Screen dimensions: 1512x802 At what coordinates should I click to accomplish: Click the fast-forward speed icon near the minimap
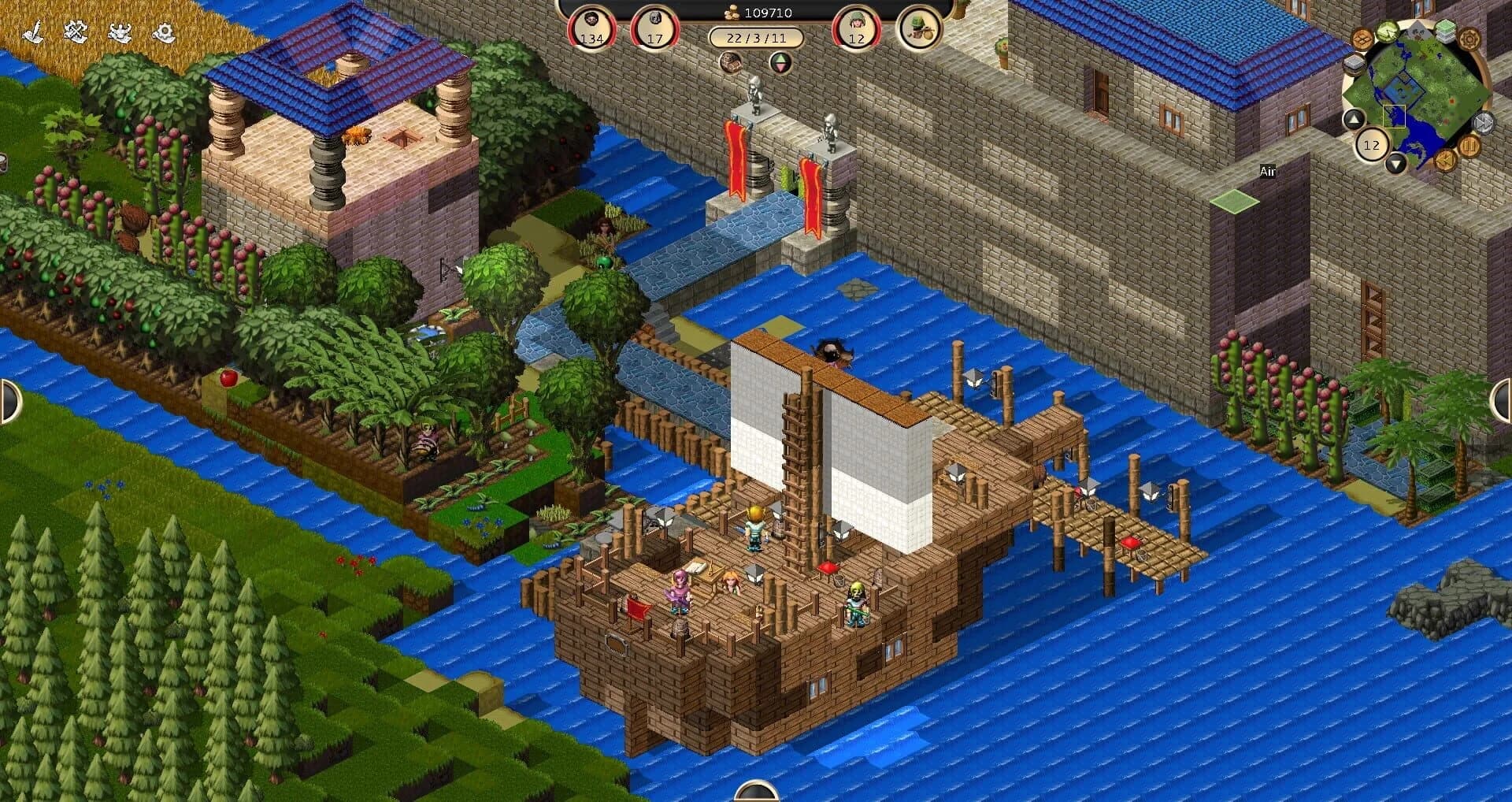tap(1481, 122)
